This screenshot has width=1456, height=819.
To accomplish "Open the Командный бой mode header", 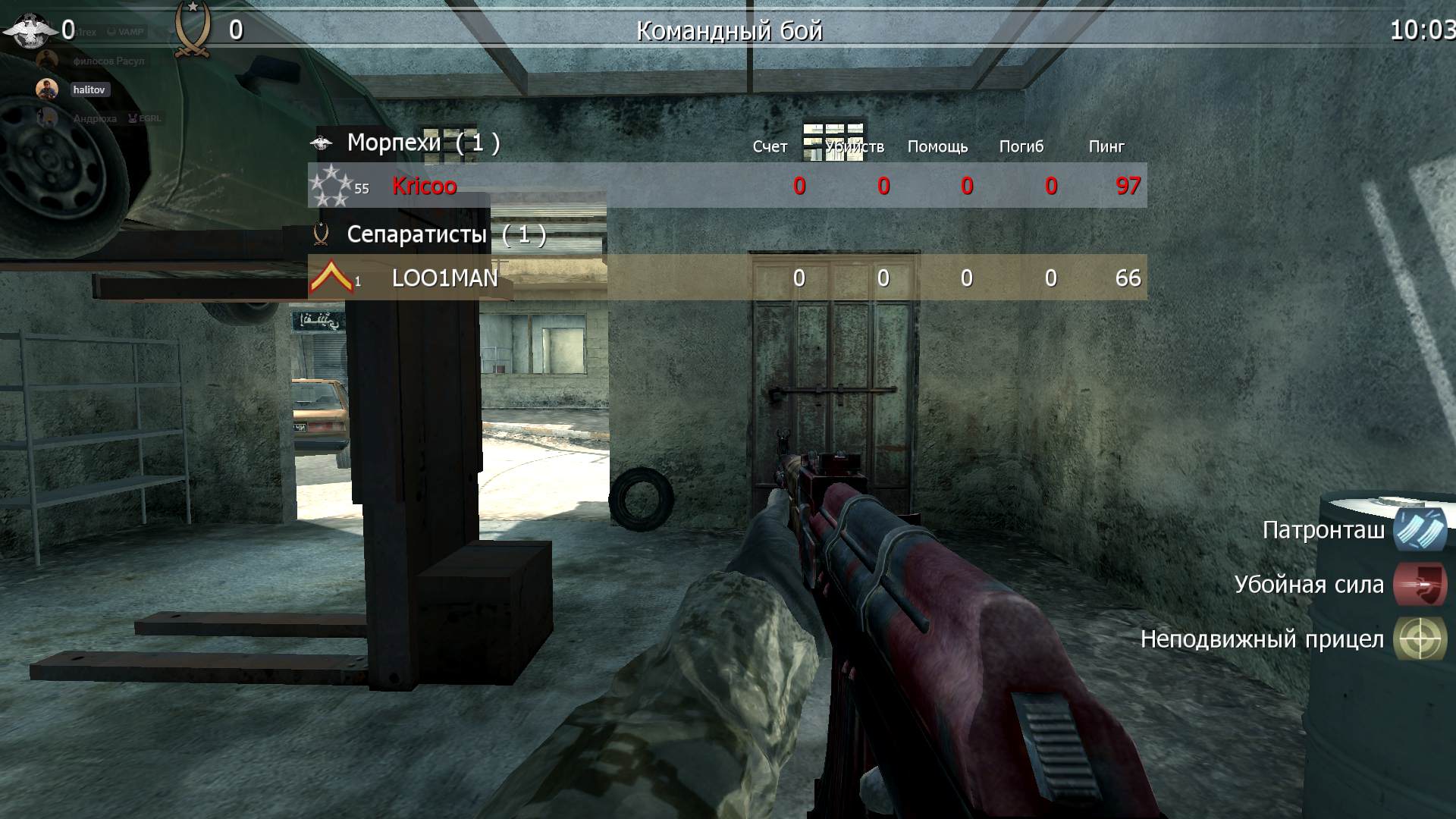I will 728,30.
